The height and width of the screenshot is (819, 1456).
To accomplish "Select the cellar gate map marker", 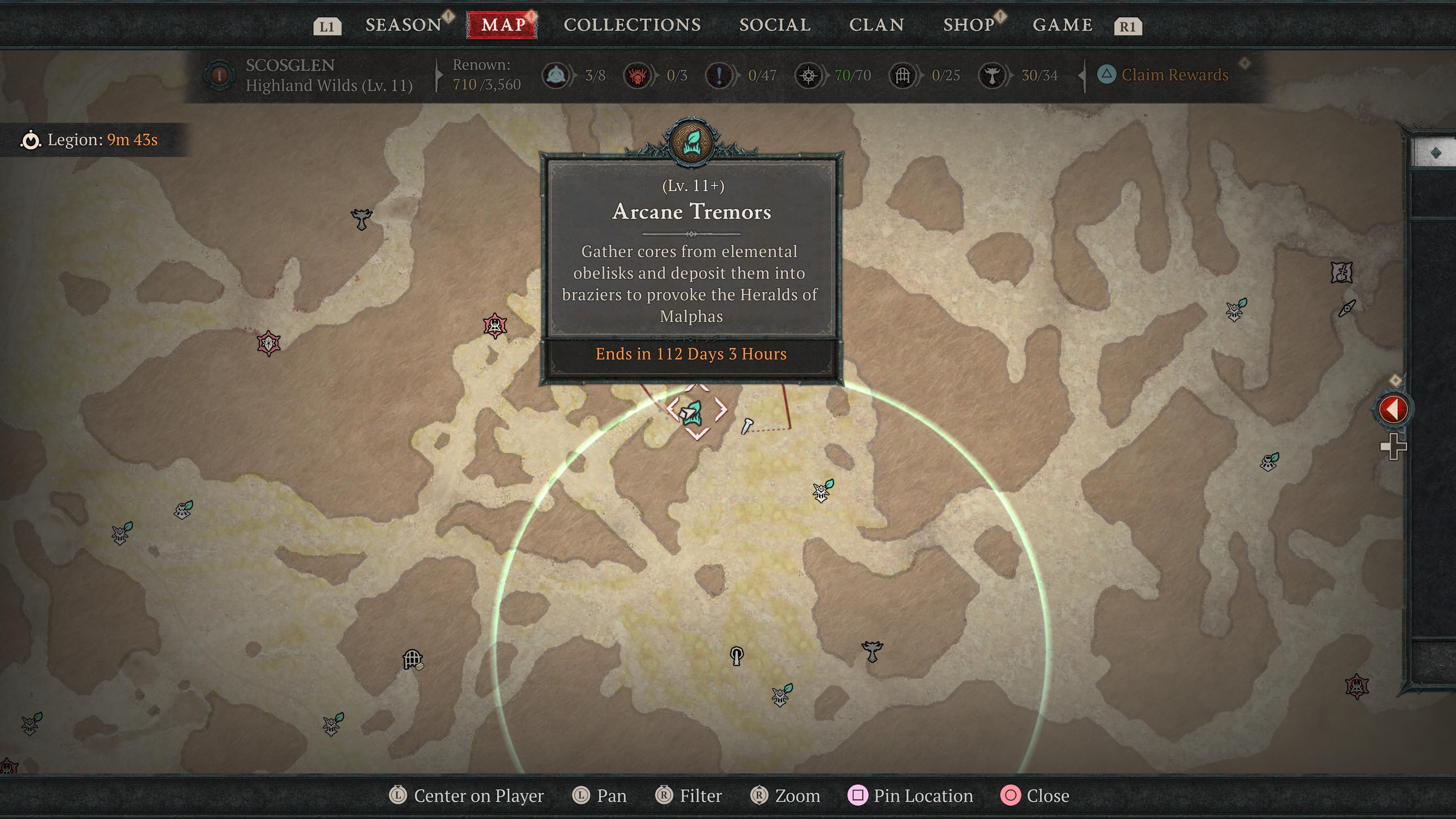I will click(x=413, y=659).
